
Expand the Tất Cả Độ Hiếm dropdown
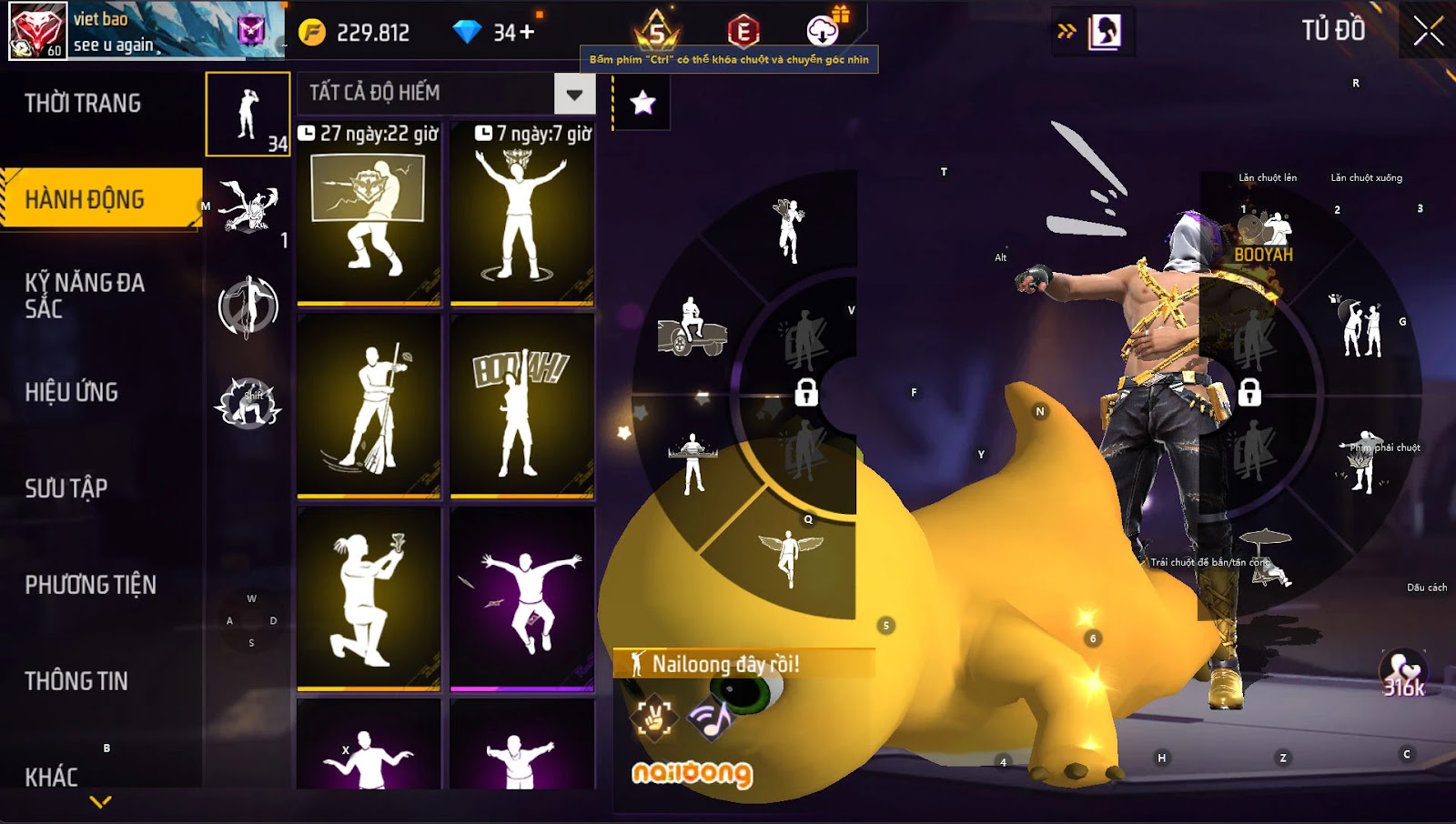coord(574,94)
